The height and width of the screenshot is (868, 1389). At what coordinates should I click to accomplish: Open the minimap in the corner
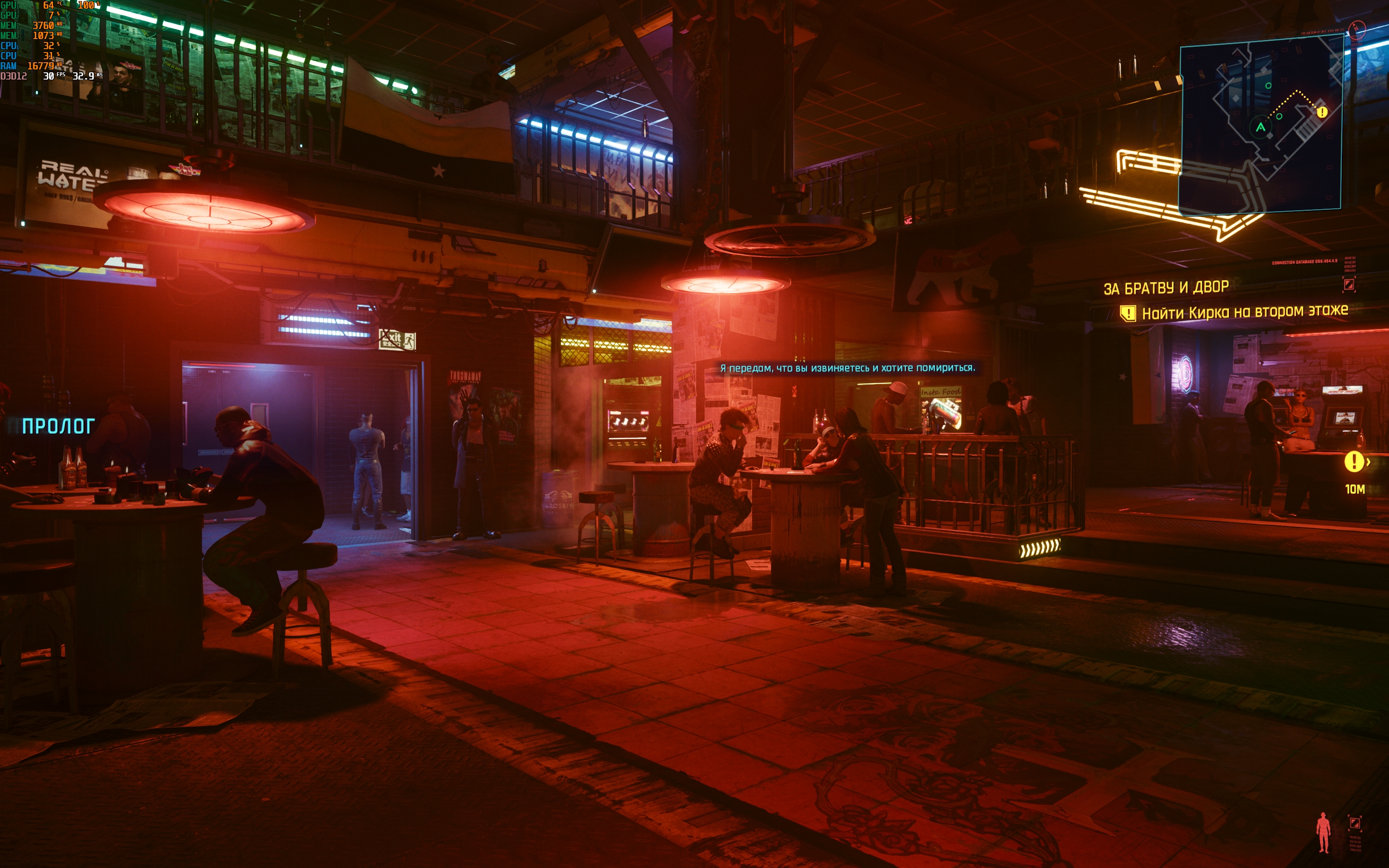[1260, 123]
